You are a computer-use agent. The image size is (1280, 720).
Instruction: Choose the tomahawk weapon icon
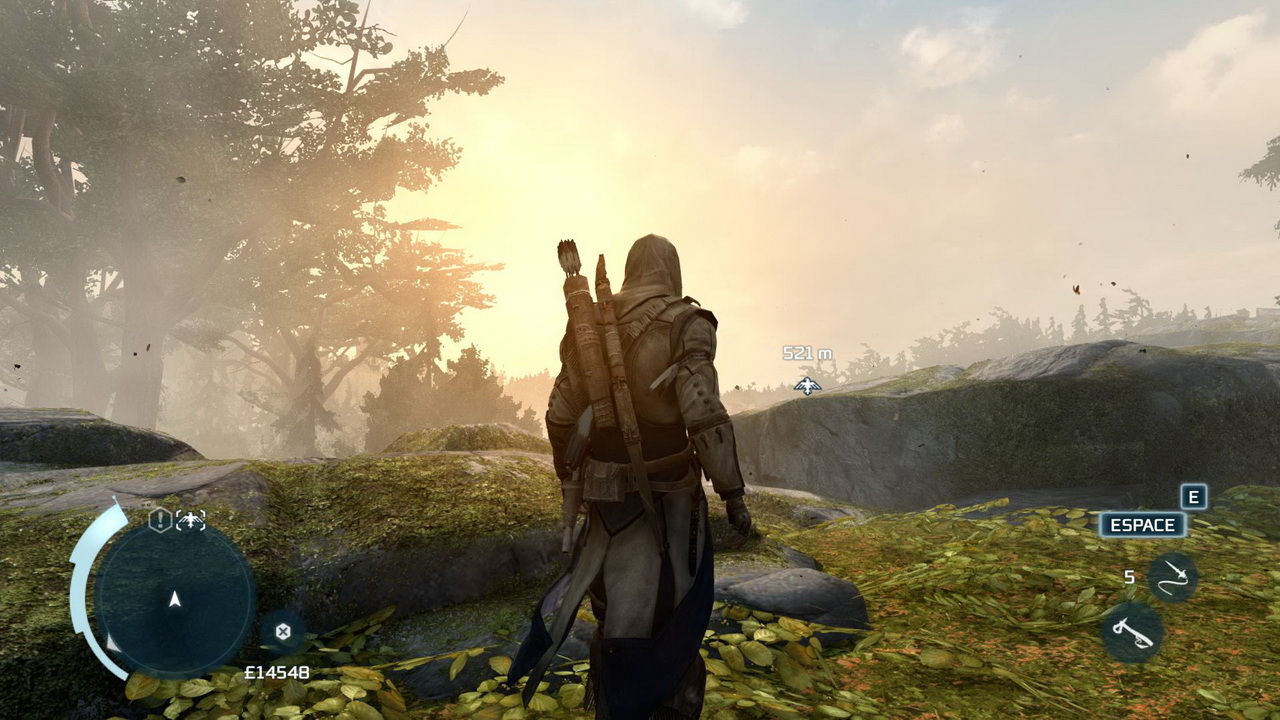coord(1132,632)
